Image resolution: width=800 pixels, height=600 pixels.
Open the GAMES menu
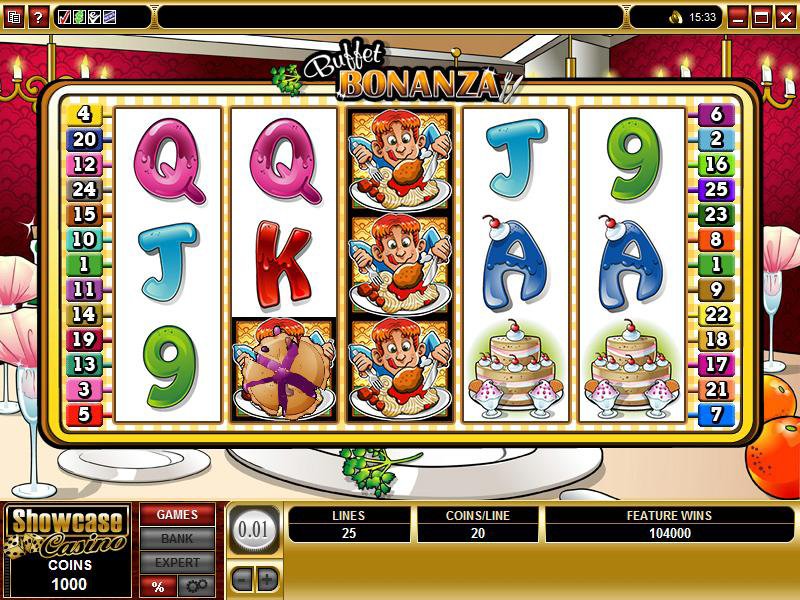pyautogui.click(x=176, y=515)
